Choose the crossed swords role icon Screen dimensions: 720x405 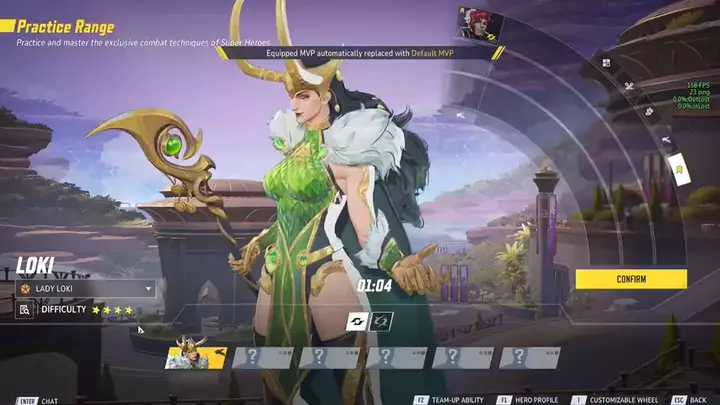pos(629,86)
